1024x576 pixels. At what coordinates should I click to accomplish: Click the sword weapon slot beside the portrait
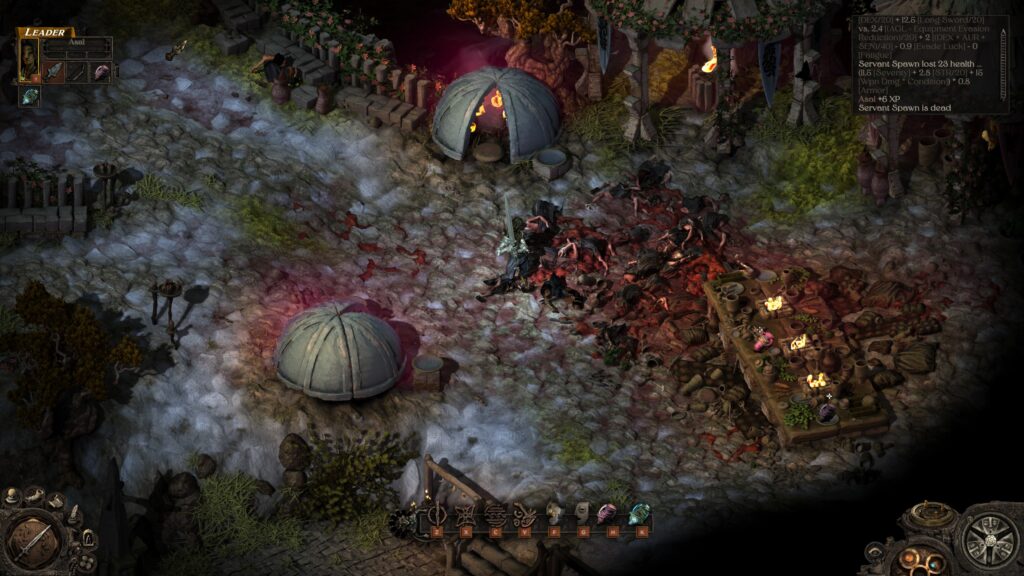point(54,72)
